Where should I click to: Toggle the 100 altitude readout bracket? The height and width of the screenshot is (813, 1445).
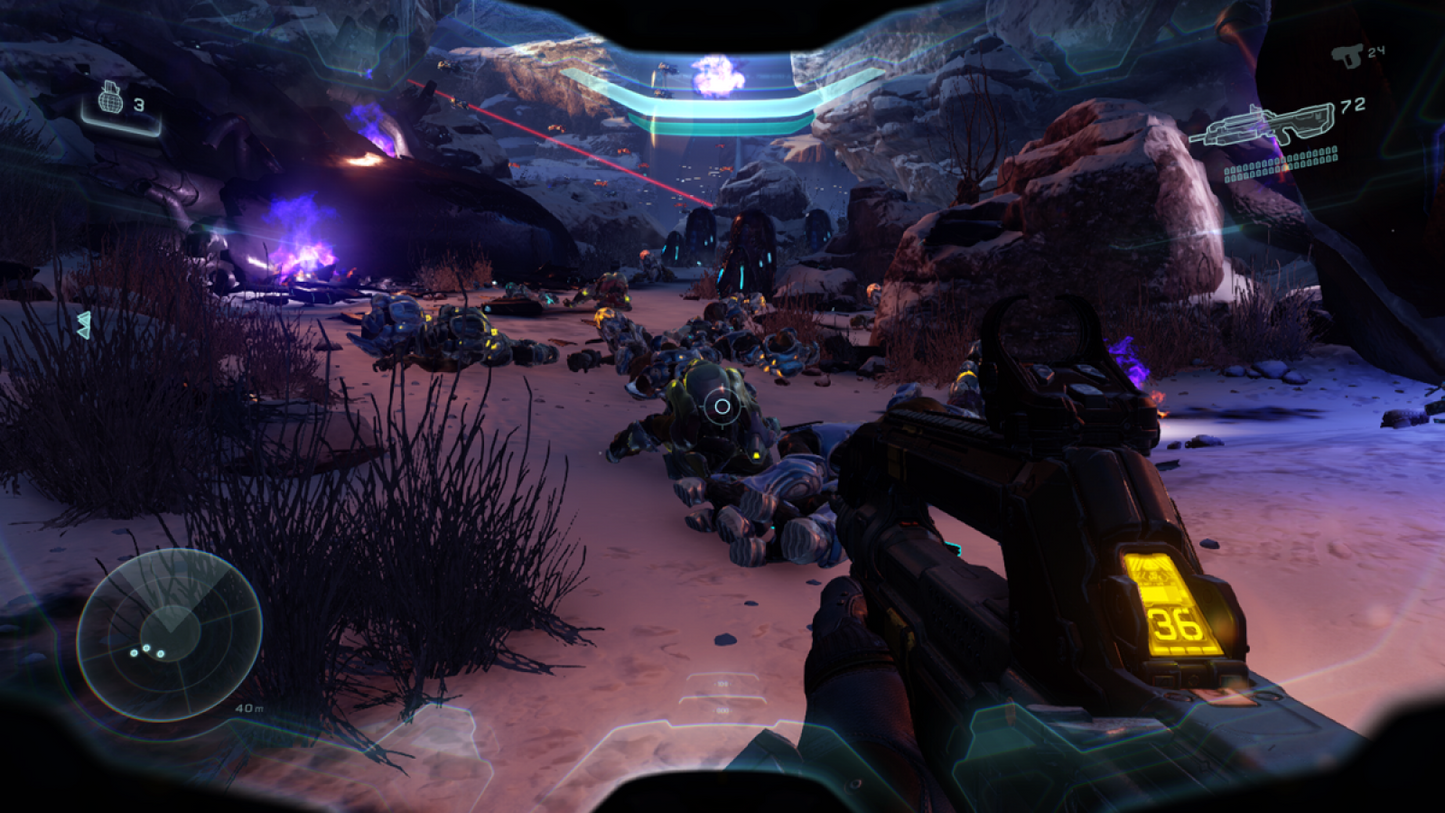coord(723,684)
